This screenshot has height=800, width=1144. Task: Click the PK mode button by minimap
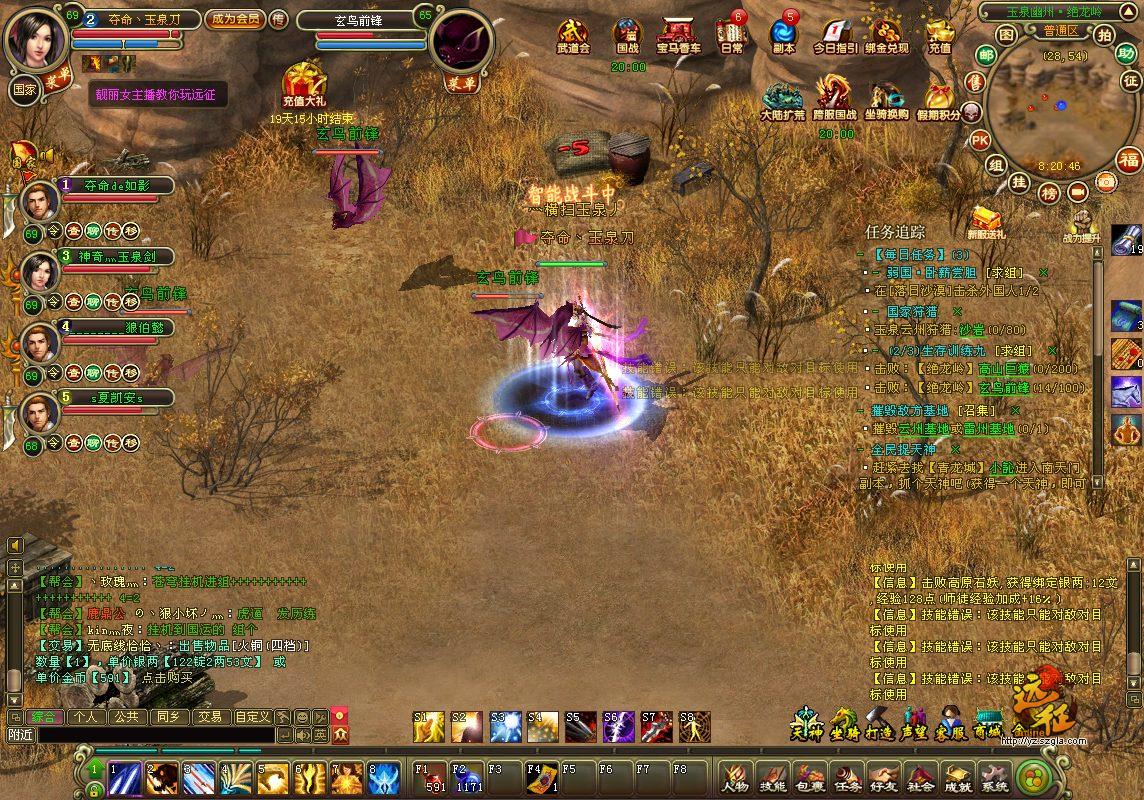[980, 140]
